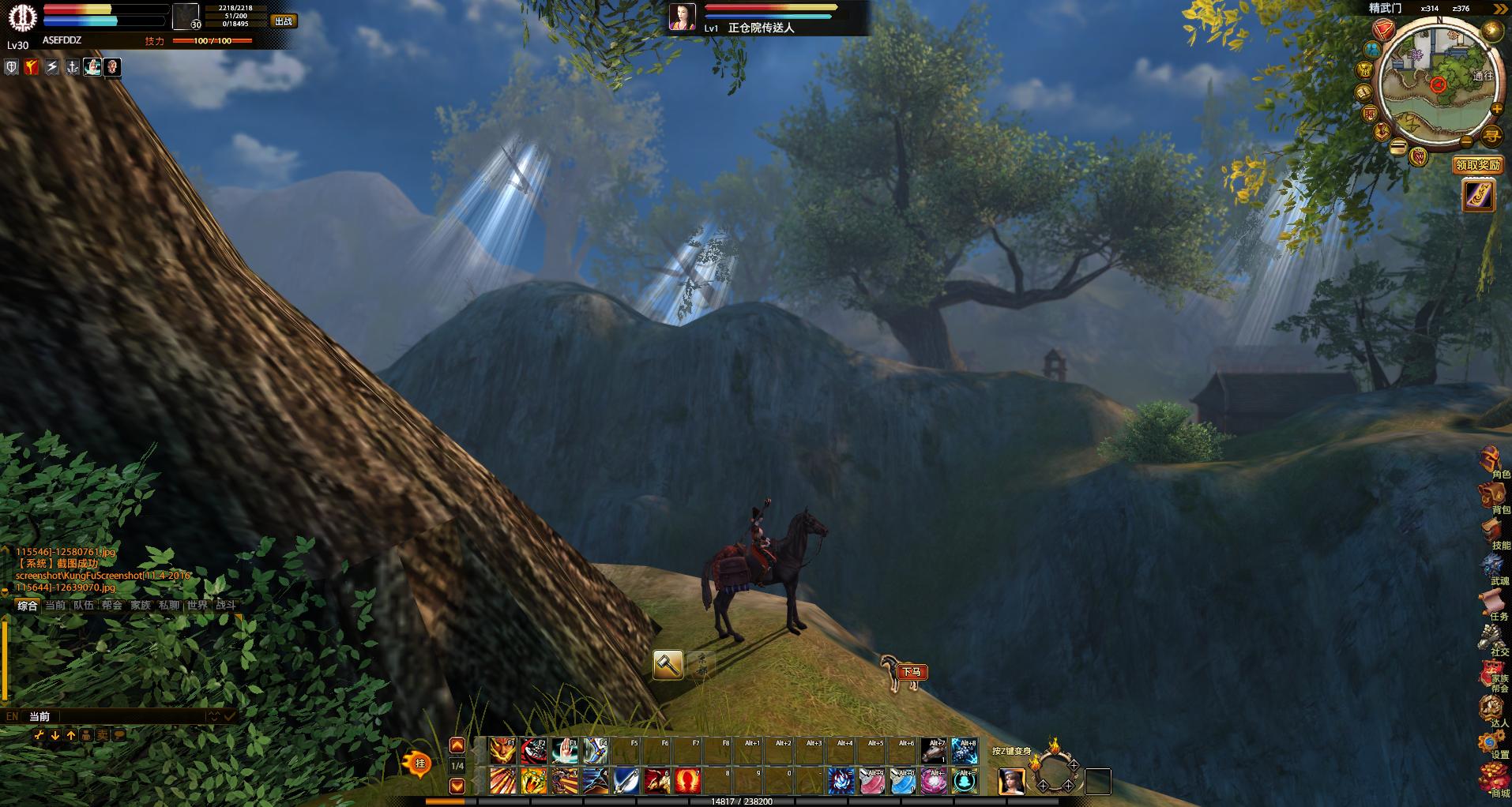Zoom out the minimap with the minus button
This screenshot has width=1512, height=807.
(x=1466, y=141)
